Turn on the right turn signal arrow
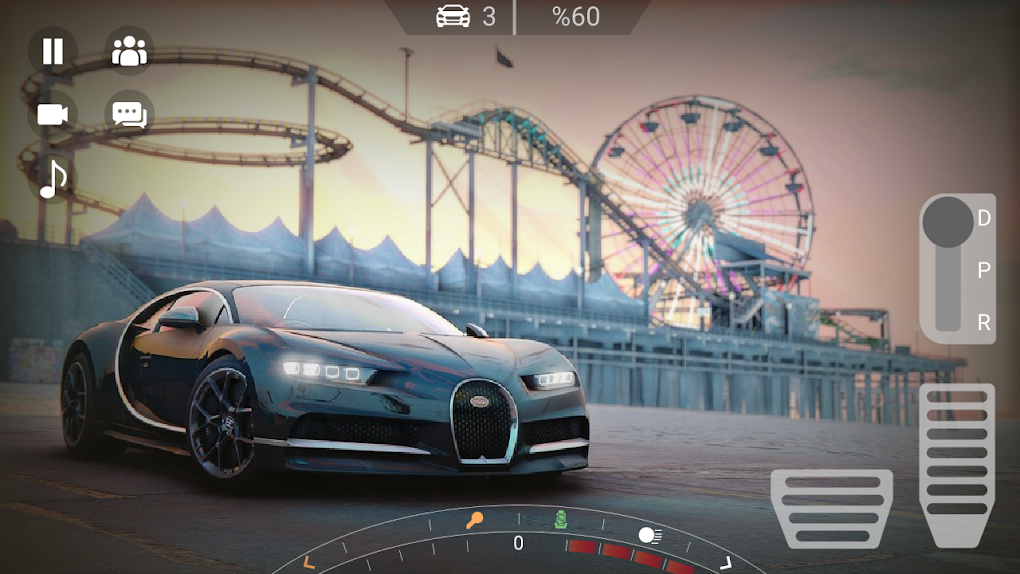 pyautogui.click(x=727, y=562)
